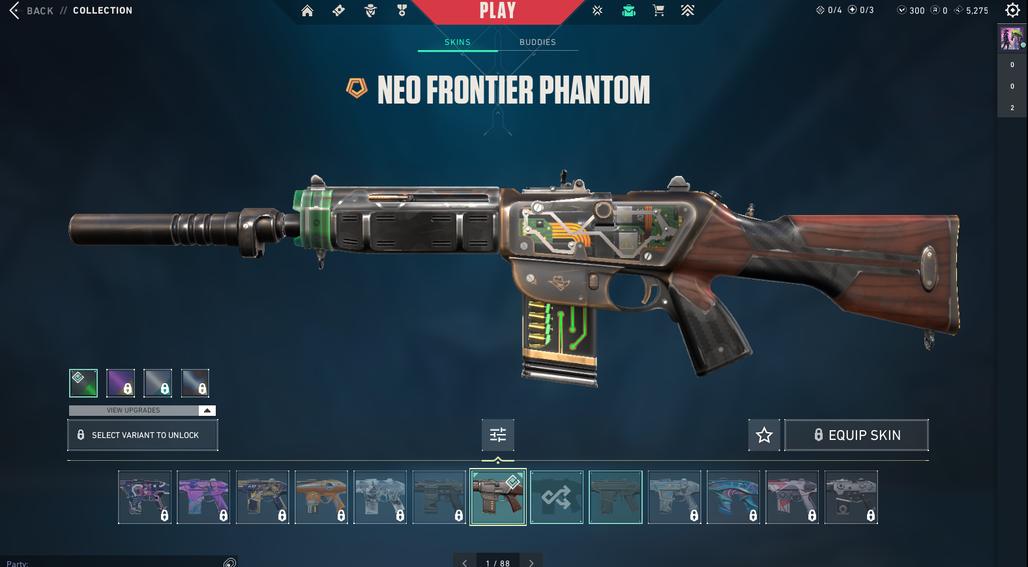1028x567 pixels.
Task: Go to the previous skin page arrow
Action: (x=464, y=563)
